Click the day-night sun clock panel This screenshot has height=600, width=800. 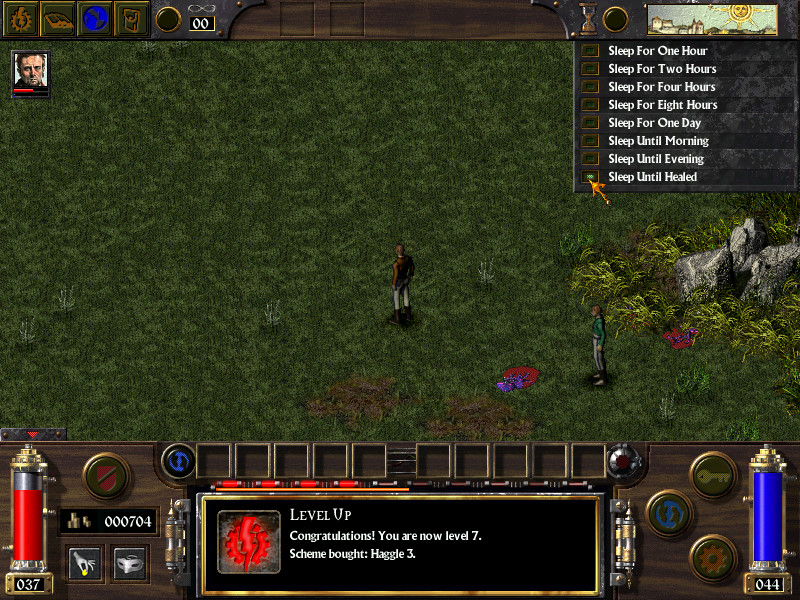(712, 18)
